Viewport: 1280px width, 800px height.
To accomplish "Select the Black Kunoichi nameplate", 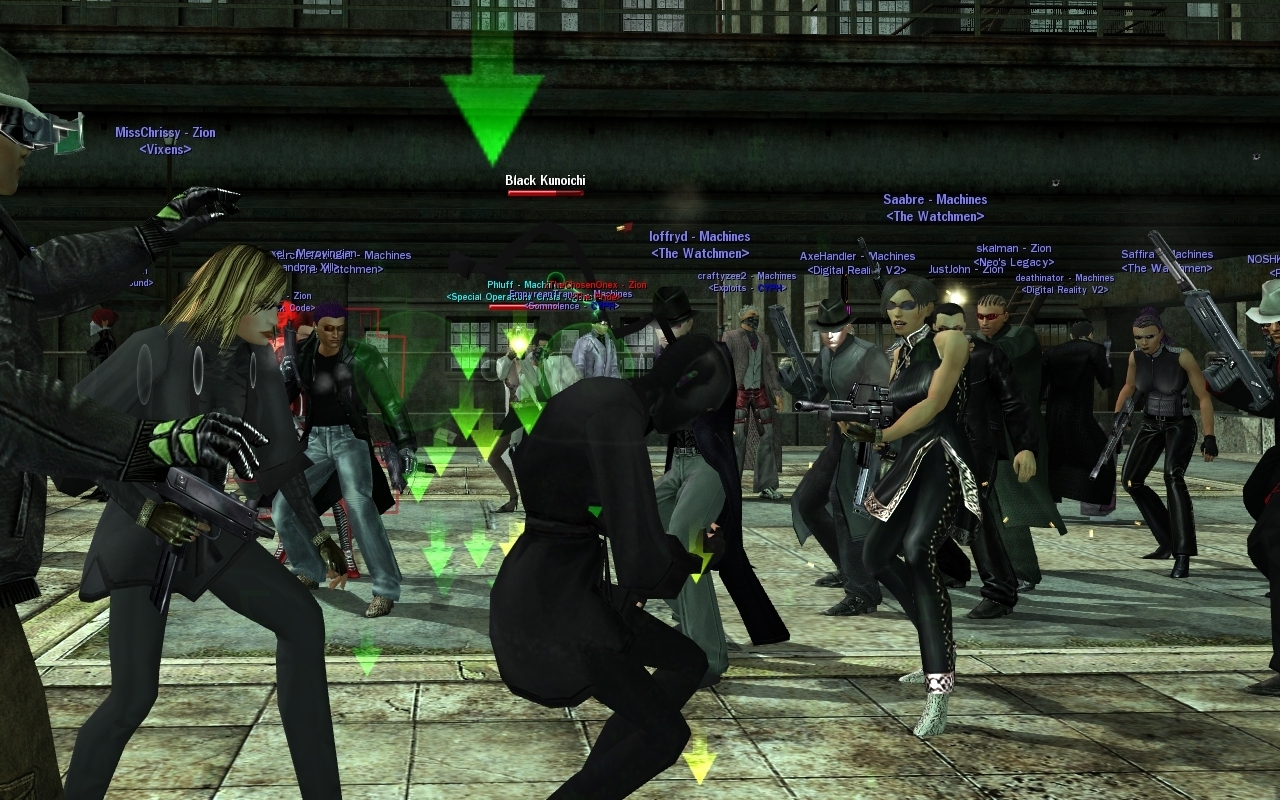I will pyautogui.click(x=545, y=181).
